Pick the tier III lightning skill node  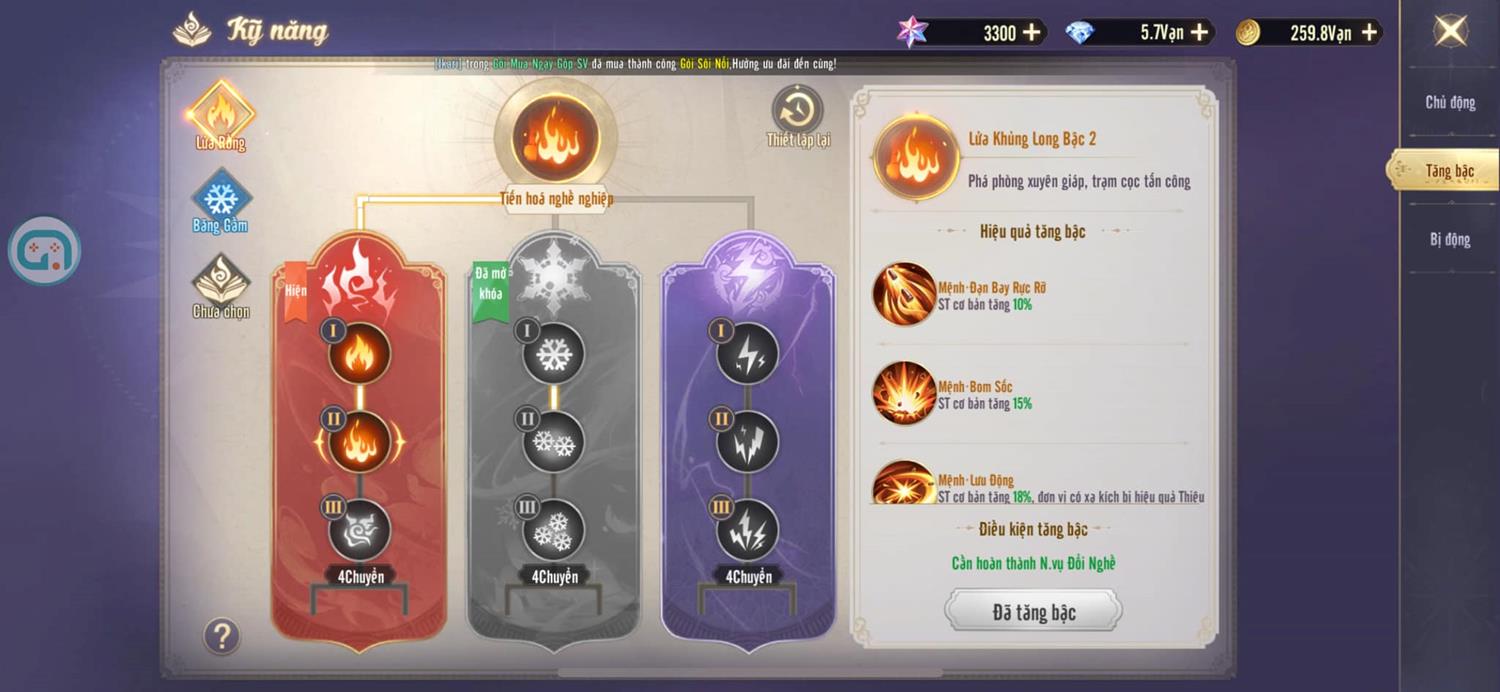(747, 530)
